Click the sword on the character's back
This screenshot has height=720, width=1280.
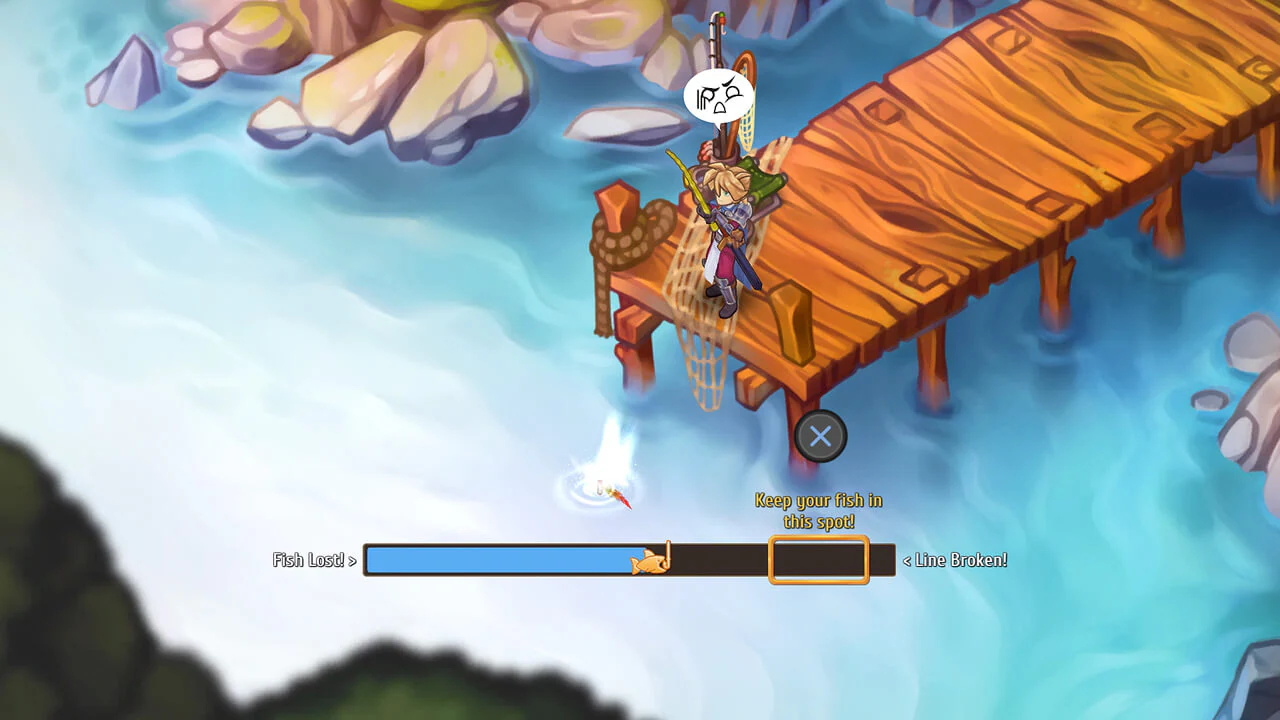(744, 263)
